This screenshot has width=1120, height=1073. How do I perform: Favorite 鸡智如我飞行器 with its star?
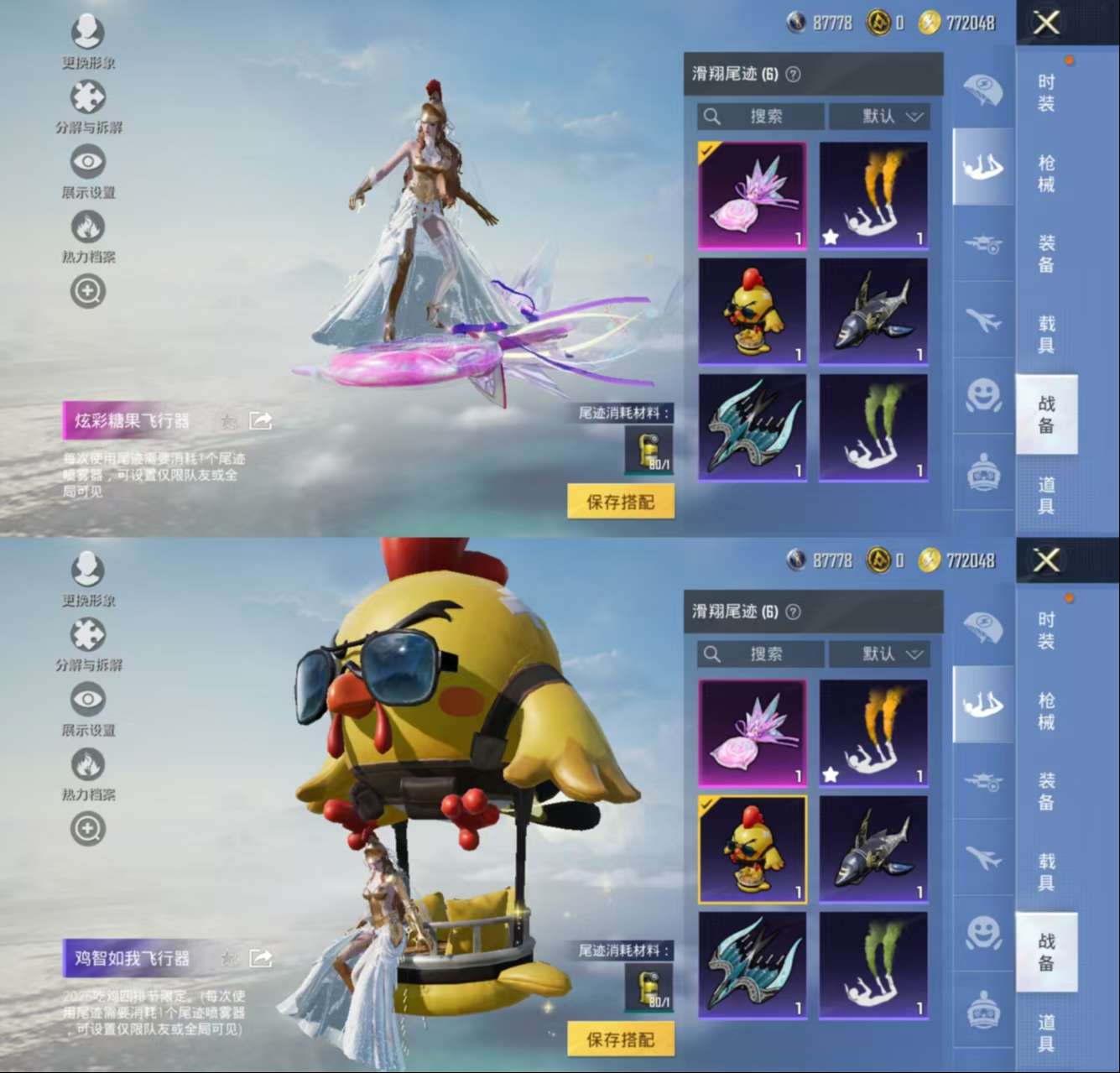click(x=228, y=958)
